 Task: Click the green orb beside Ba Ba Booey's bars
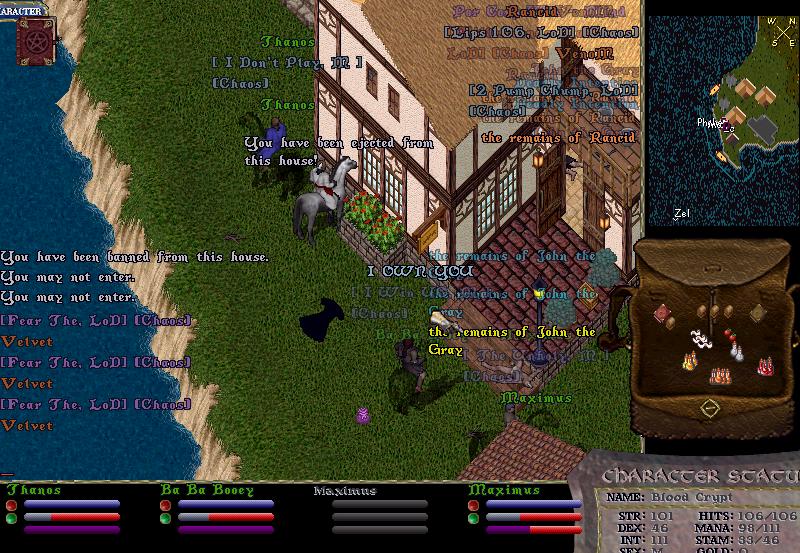(165, 519)
